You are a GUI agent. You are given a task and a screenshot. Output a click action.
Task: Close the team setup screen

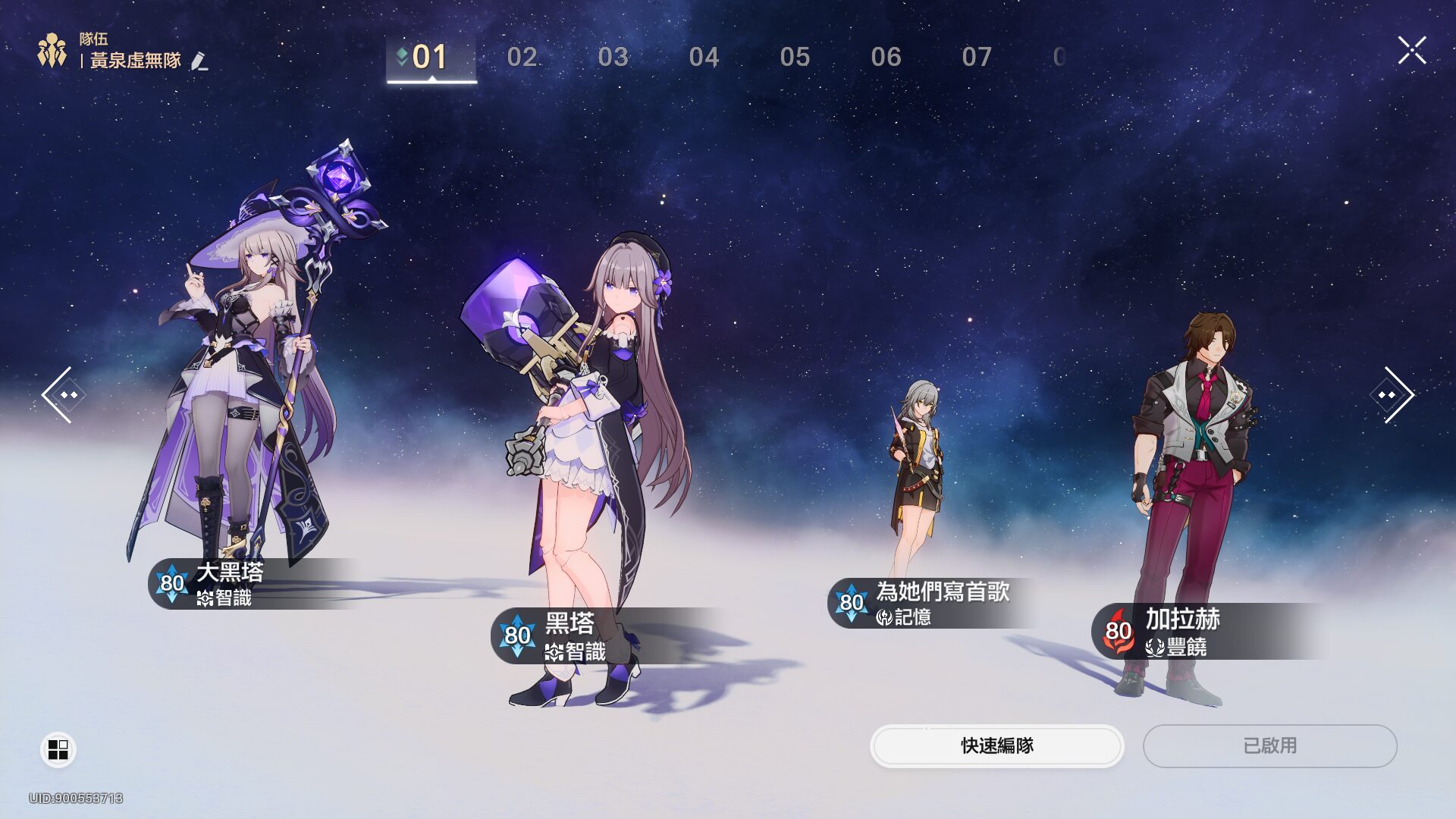click(1411, 51)
